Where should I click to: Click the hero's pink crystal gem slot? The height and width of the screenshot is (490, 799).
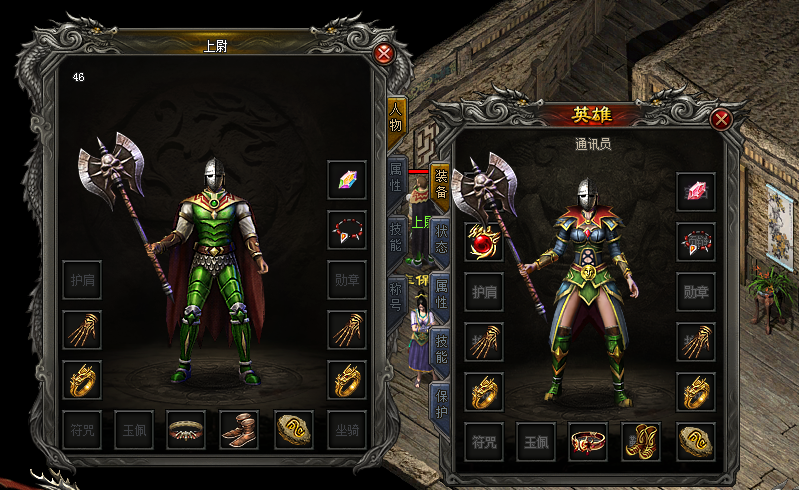(696, 192)
